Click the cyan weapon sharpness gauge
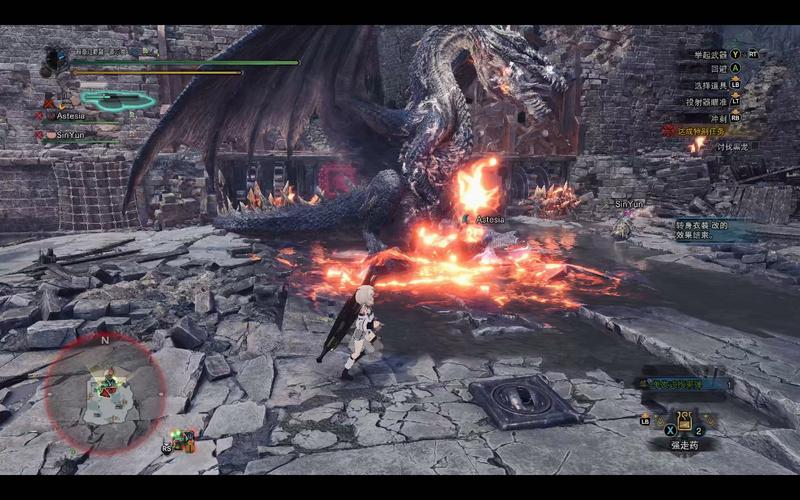 pos(118,99)
